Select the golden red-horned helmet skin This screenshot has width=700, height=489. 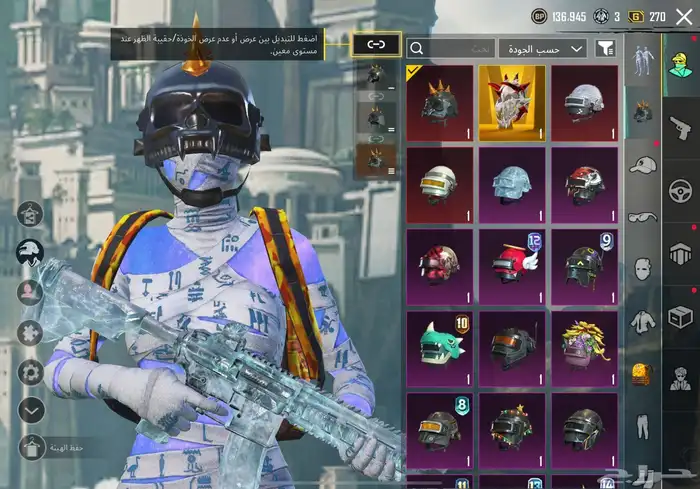(511, 104)
